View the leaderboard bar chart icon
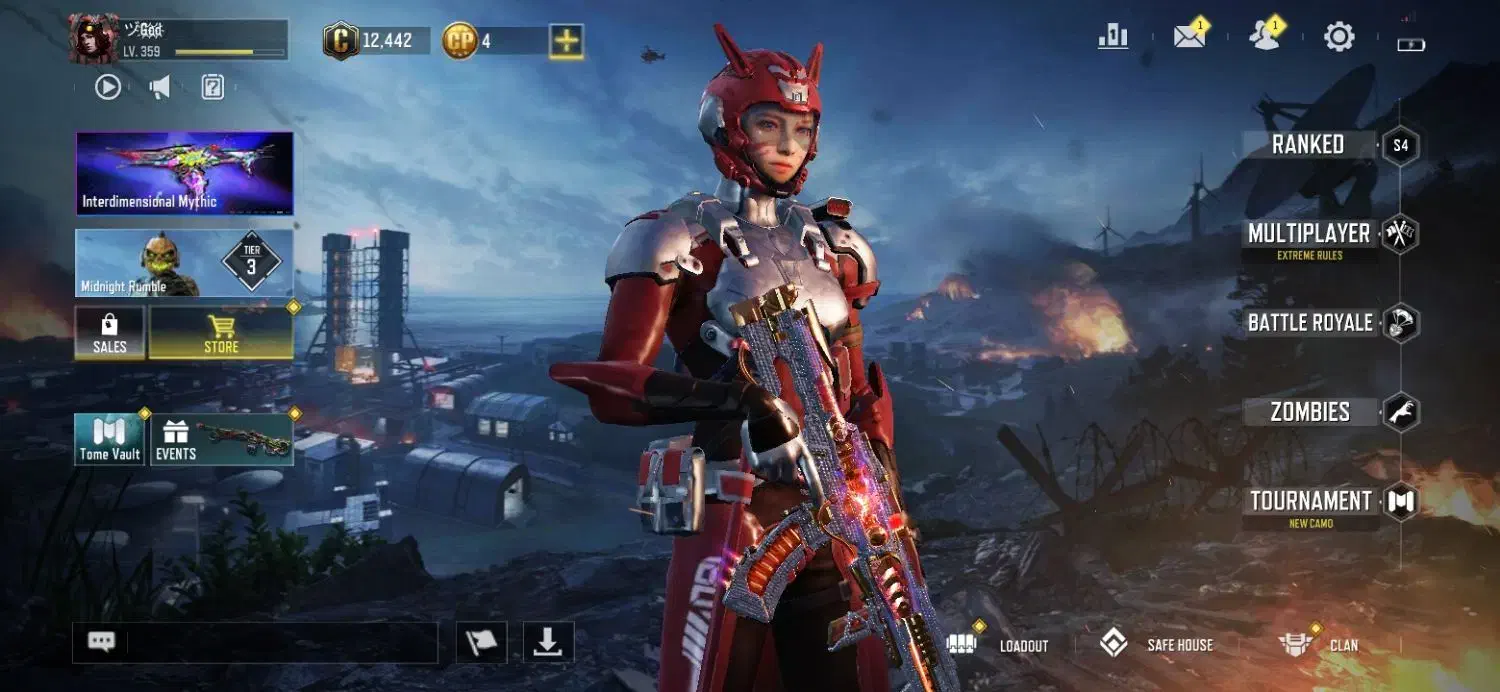Viewport: 1500px width, 692px height. point(1113,38)
